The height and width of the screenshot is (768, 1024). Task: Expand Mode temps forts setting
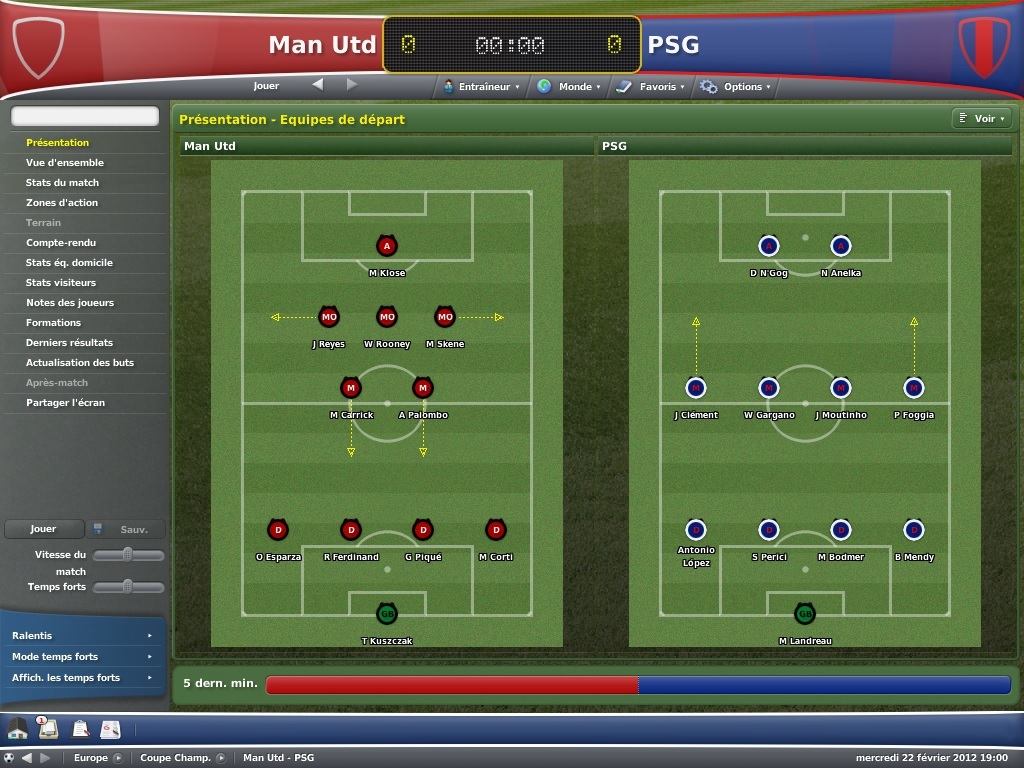(x=81, y=657)
